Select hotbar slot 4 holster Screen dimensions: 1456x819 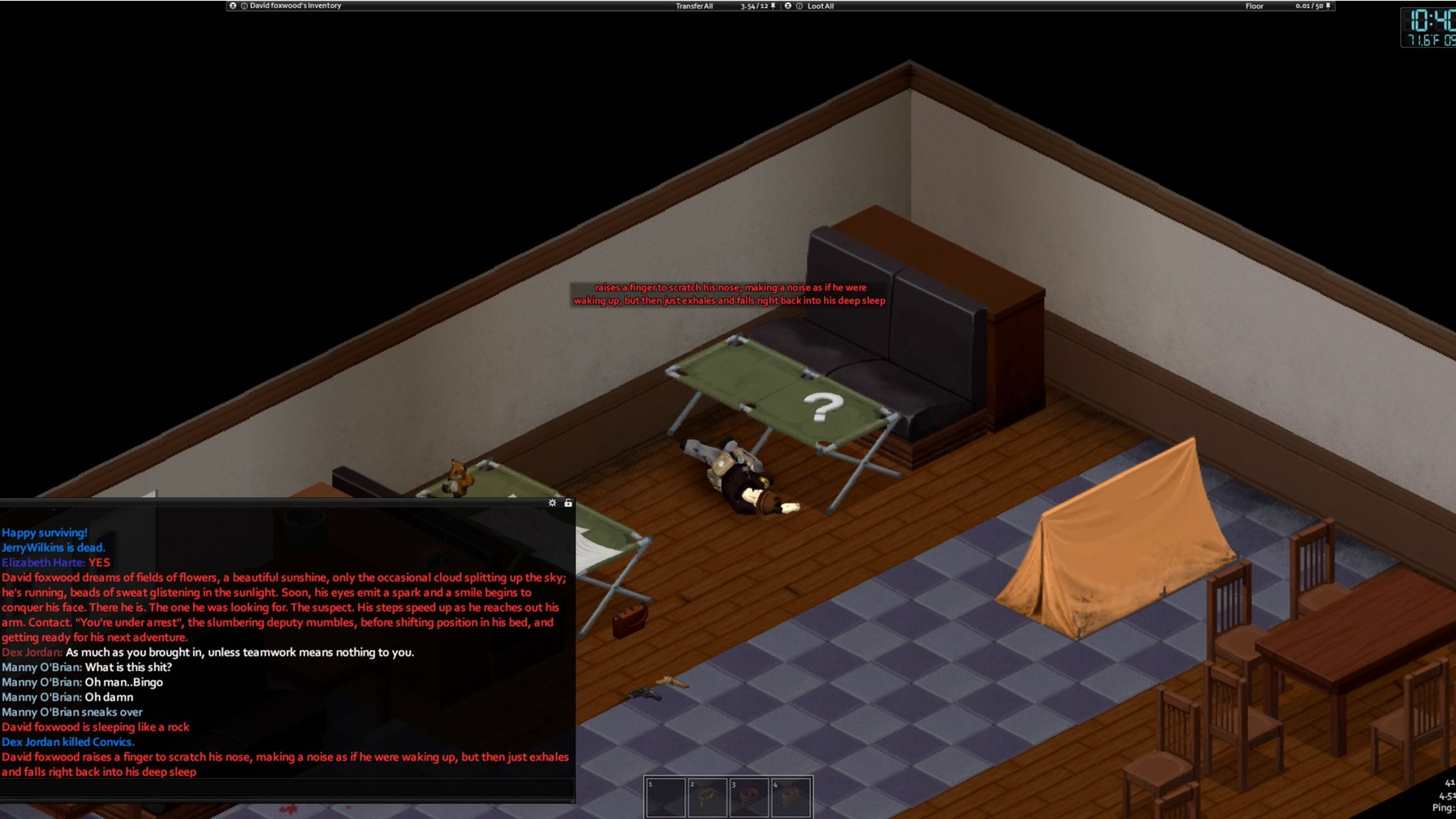(x=791, y=797)
